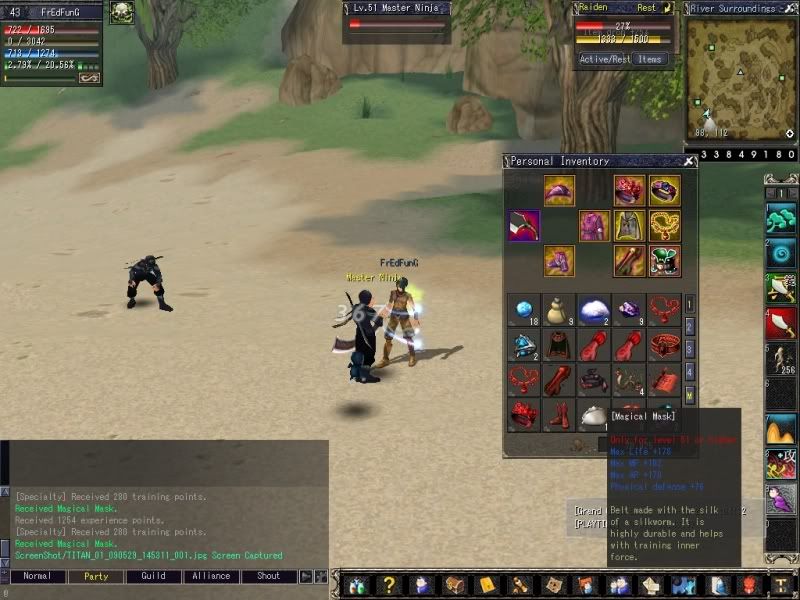Select the equipped gold necklace slot
Screen dimensions: 800x600
coord(664,226)
